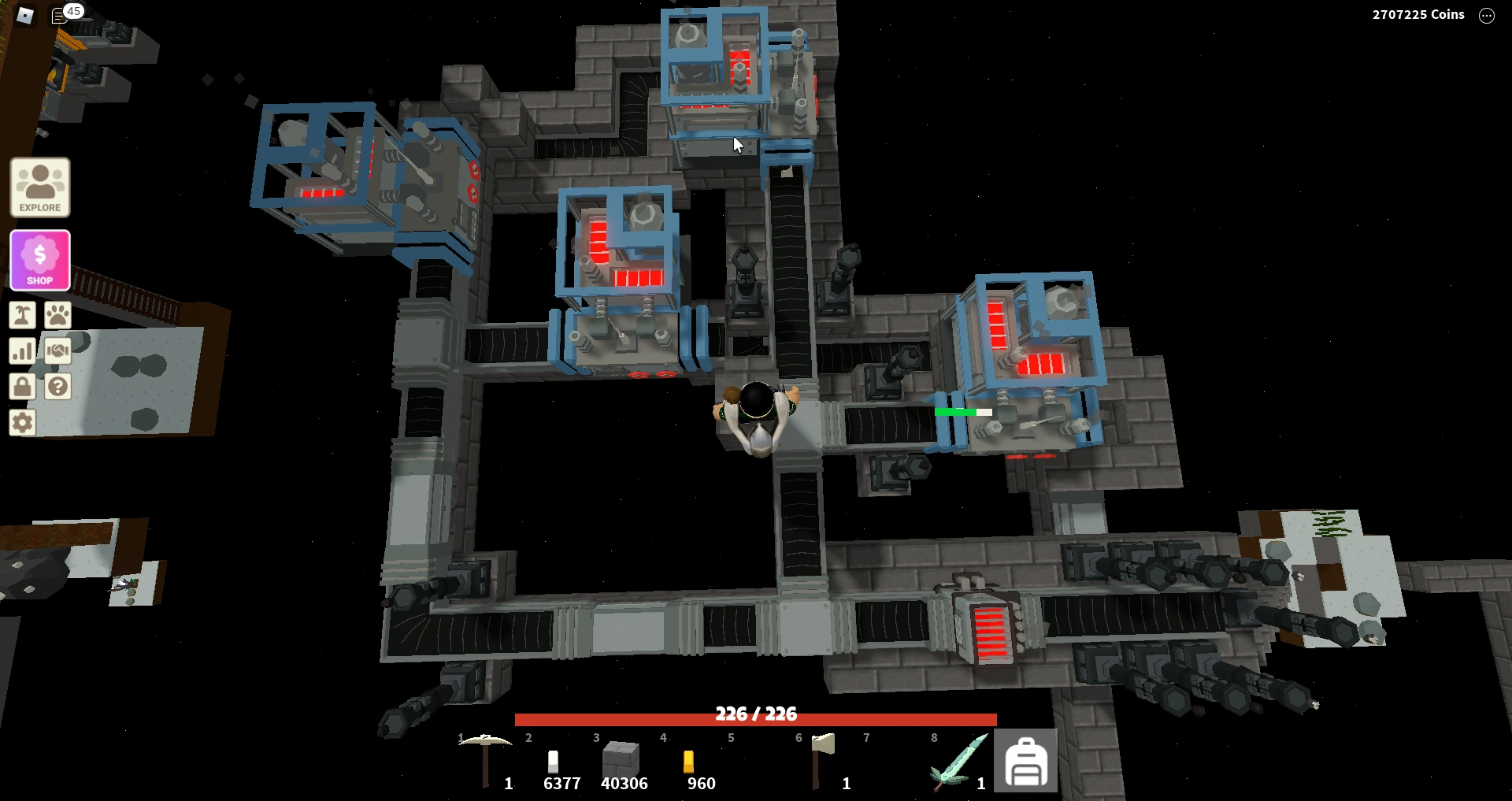Click the Explore button
The image size is (1512, 801).
[x=39, y=187]
